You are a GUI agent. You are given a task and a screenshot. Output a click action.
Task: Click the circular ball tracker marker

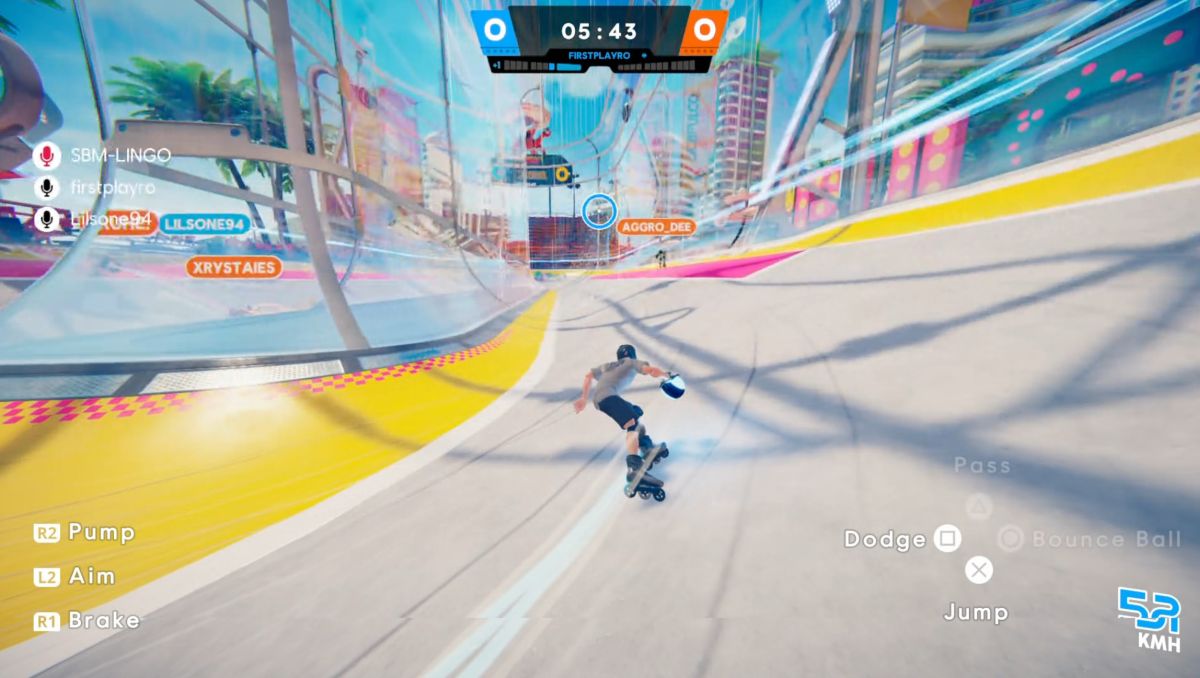pyautogui.click(x=598, y=210)
